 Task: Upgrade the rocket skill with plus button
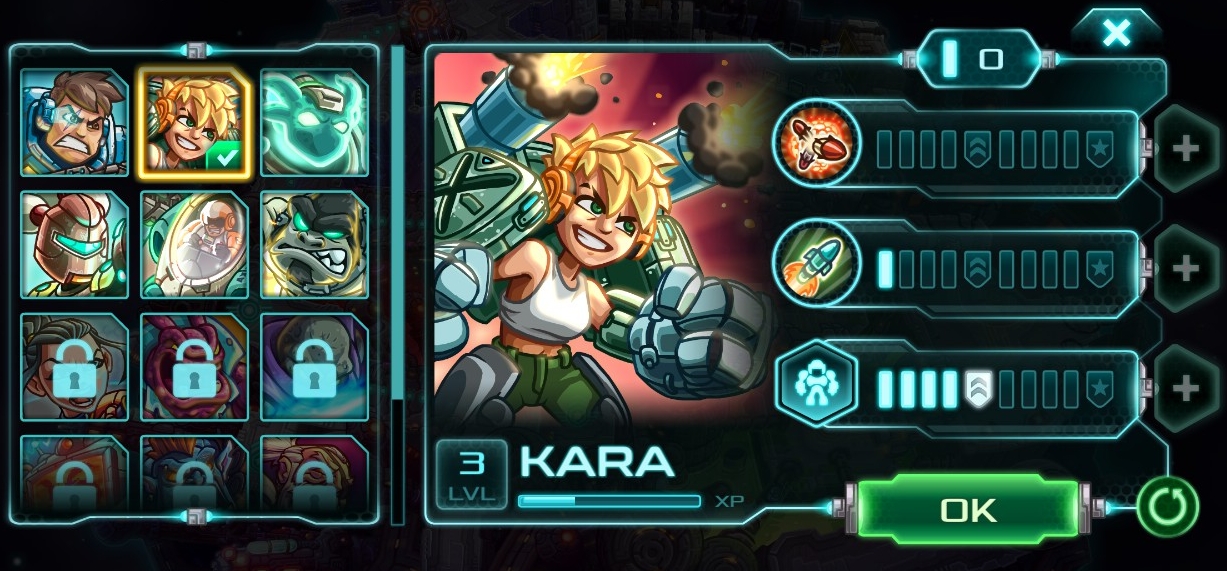point(1186,268)
